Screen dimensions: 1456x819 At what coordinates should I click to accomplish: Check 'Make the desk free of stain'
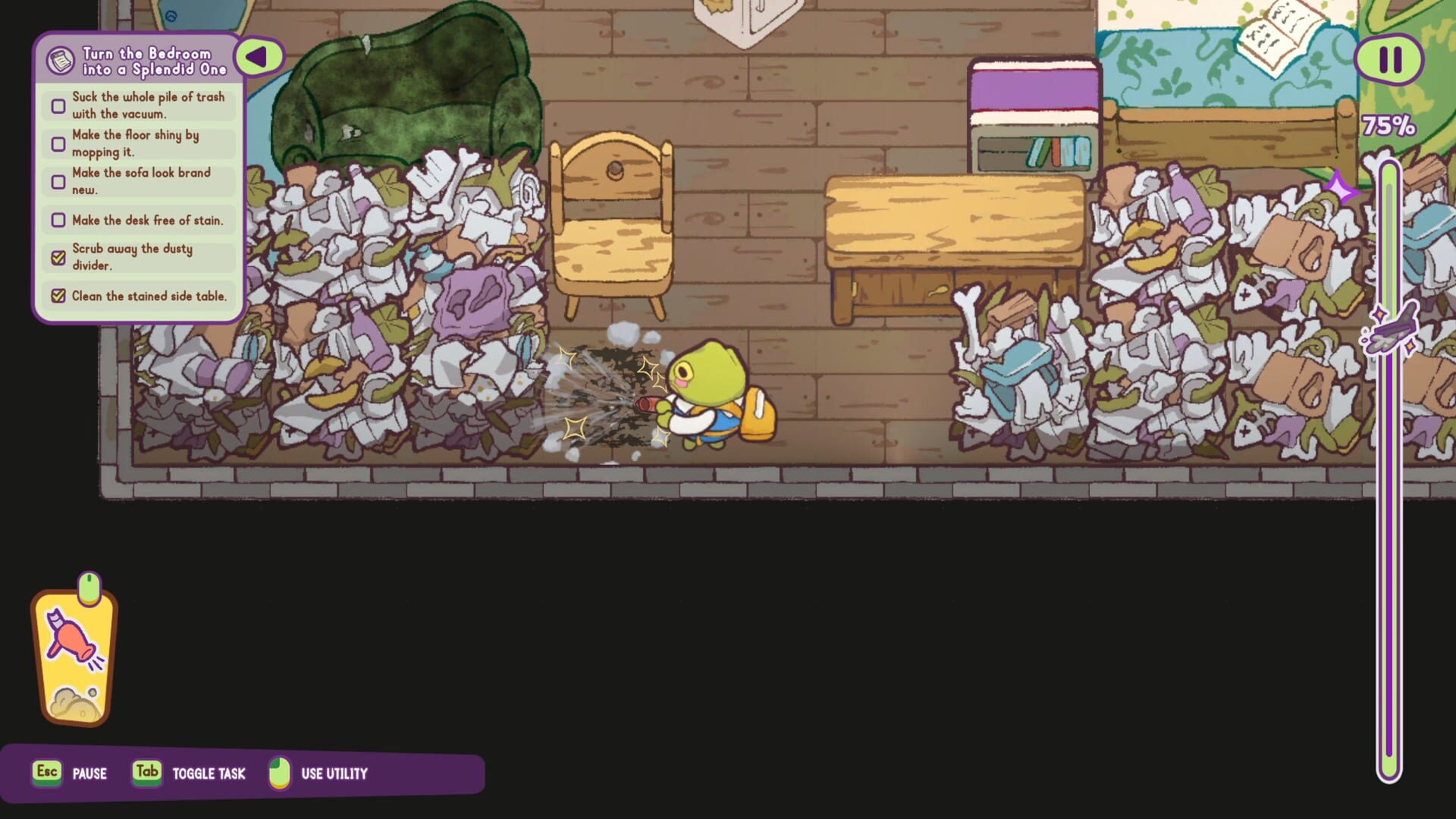click(58, 220)
